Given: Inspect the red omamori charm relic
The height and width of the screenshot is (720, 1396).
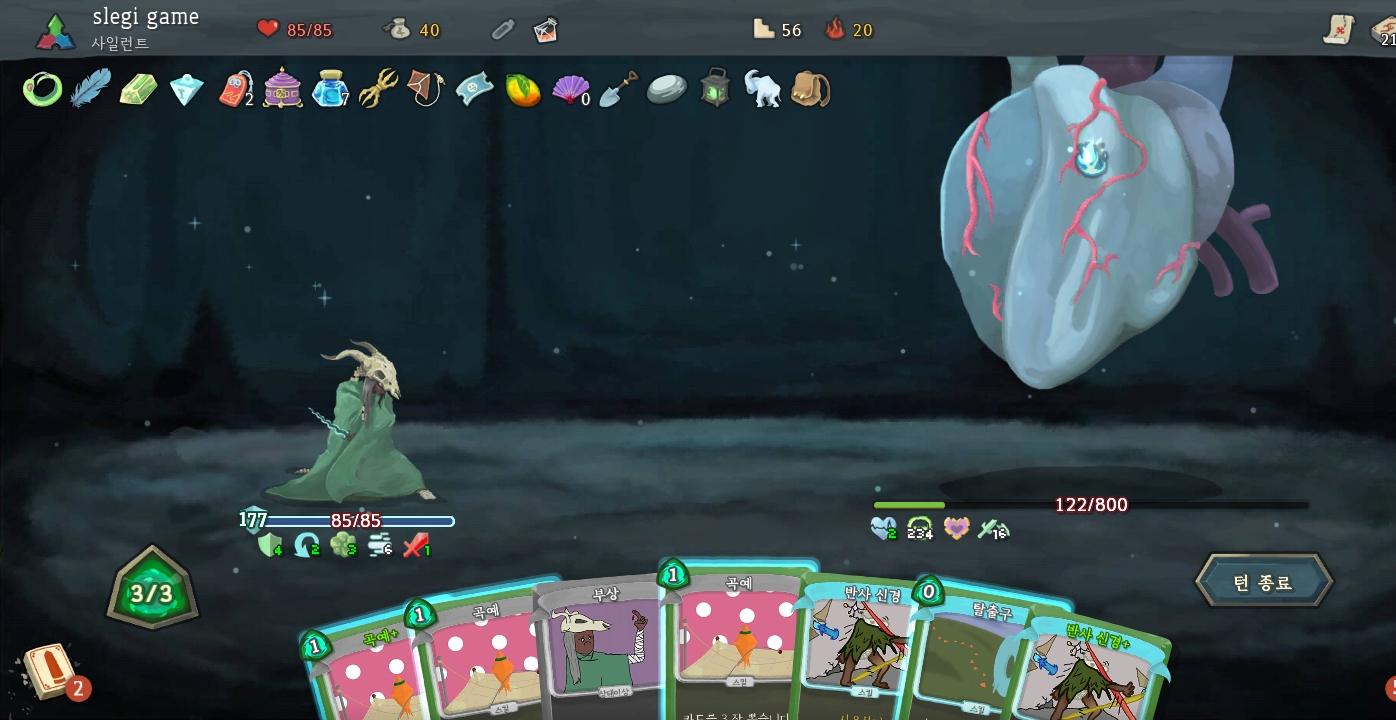Looking at the screenshot, I should click(x=235, y=90).
